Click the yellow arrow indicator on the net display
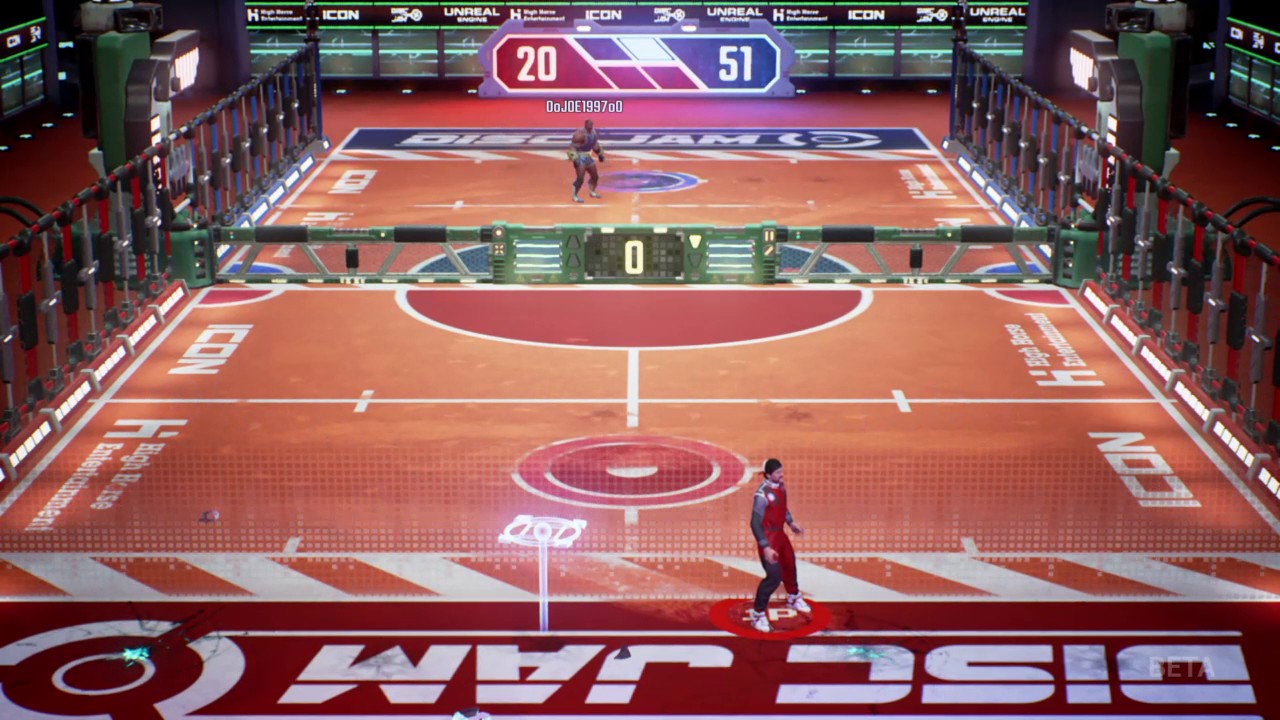This screenshot has width=1280, height=720. pyautogui.click(x=694, y=240)
